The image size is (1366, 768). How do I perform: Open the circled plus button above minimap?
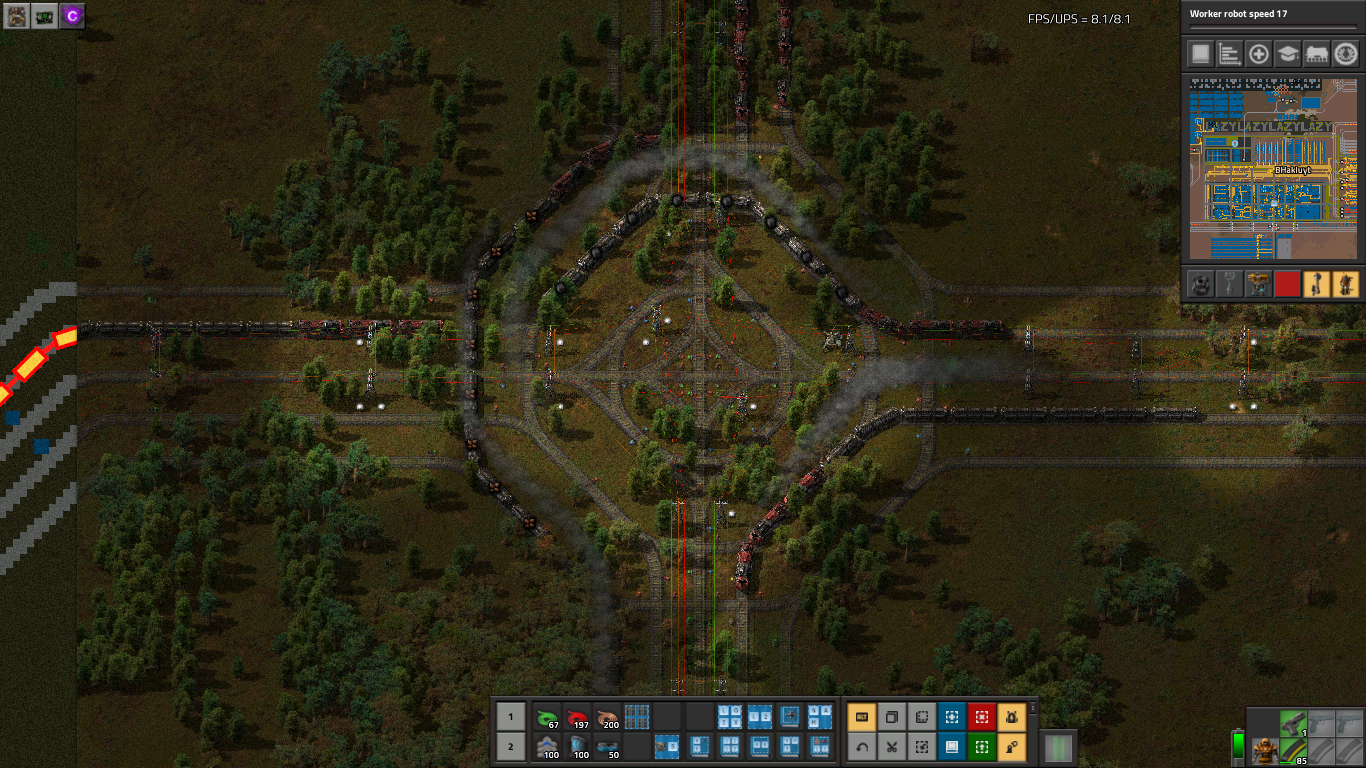coord(1259,54)
